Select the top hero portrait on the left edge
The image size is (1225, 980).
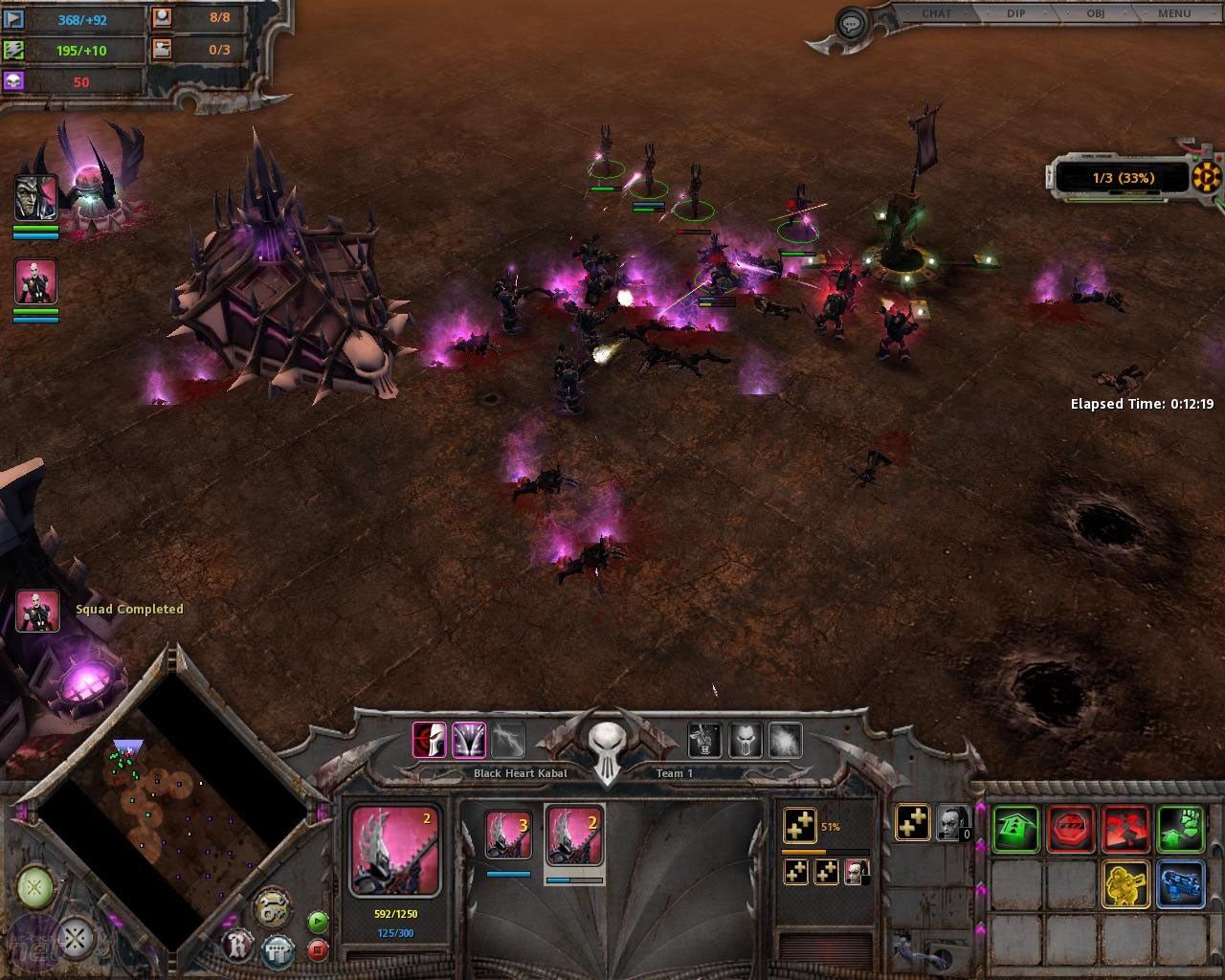pyautogui.click(x=35, y=198)
